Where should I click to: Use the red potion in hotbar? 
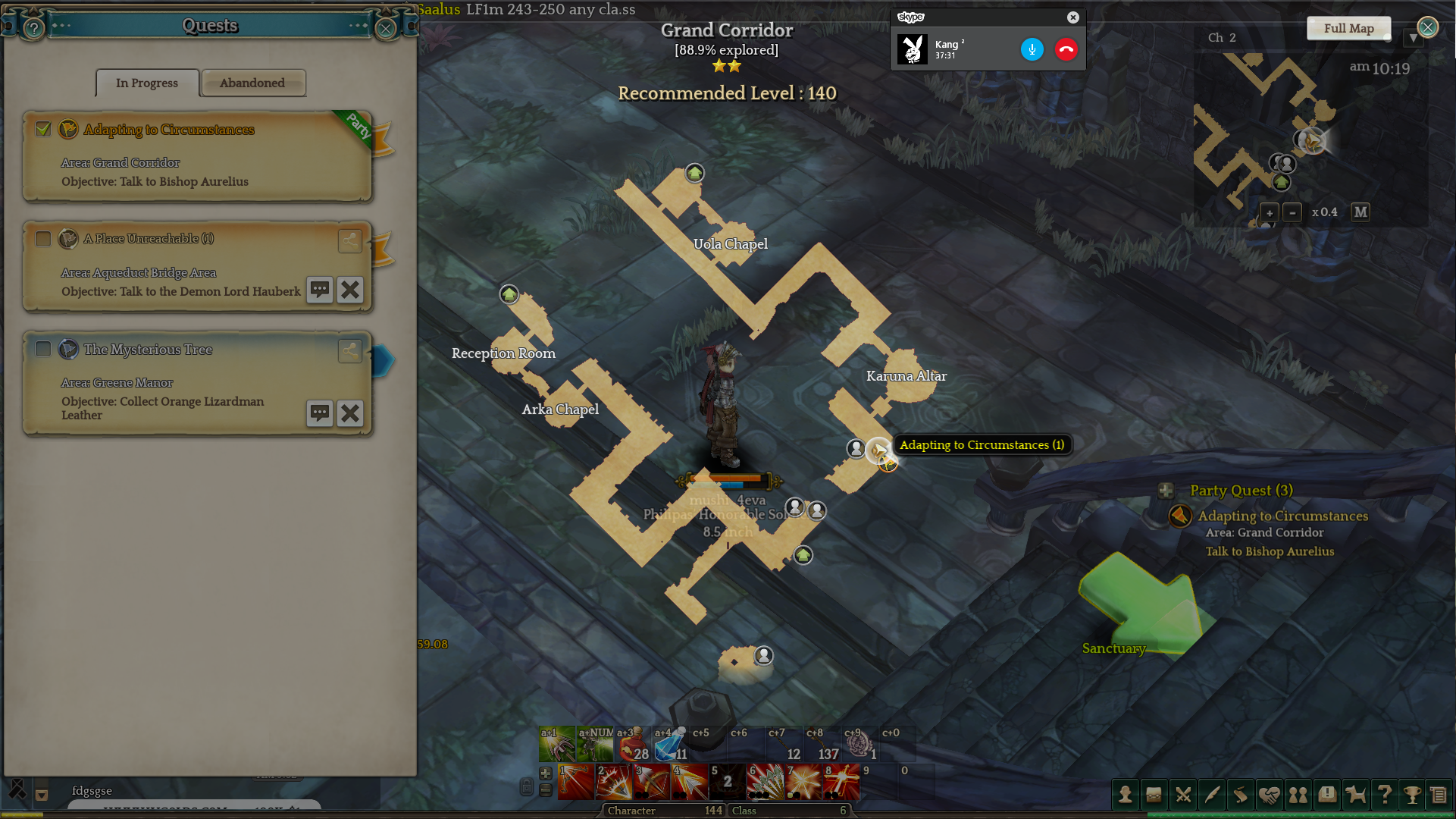[633, 745]
